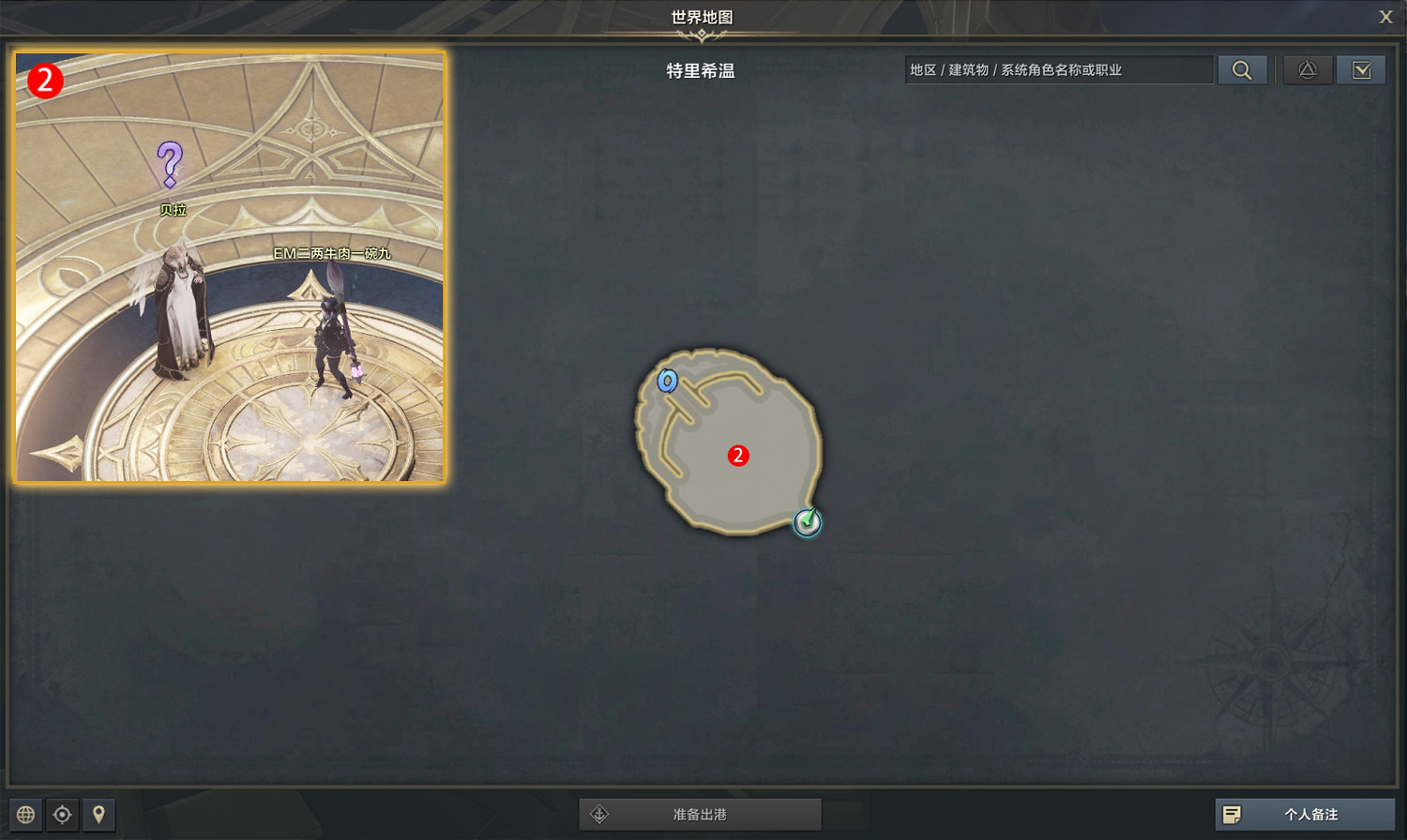The width and height of the screenshot is (1407, 840).
Task: Click the 特里希温 region title
Action: (x=700, y=70)
